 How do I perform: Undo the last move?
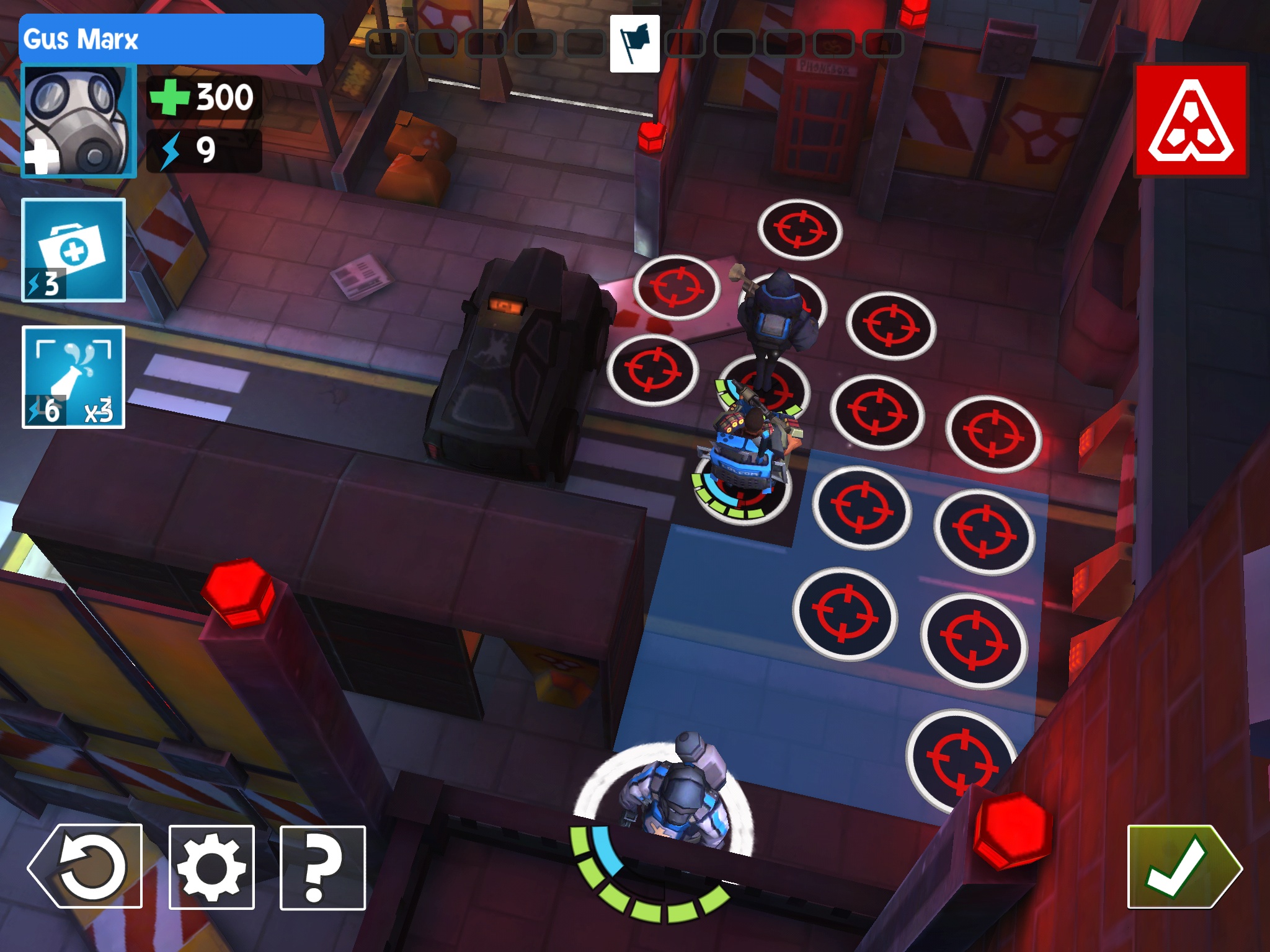click(x=86, y=866)
